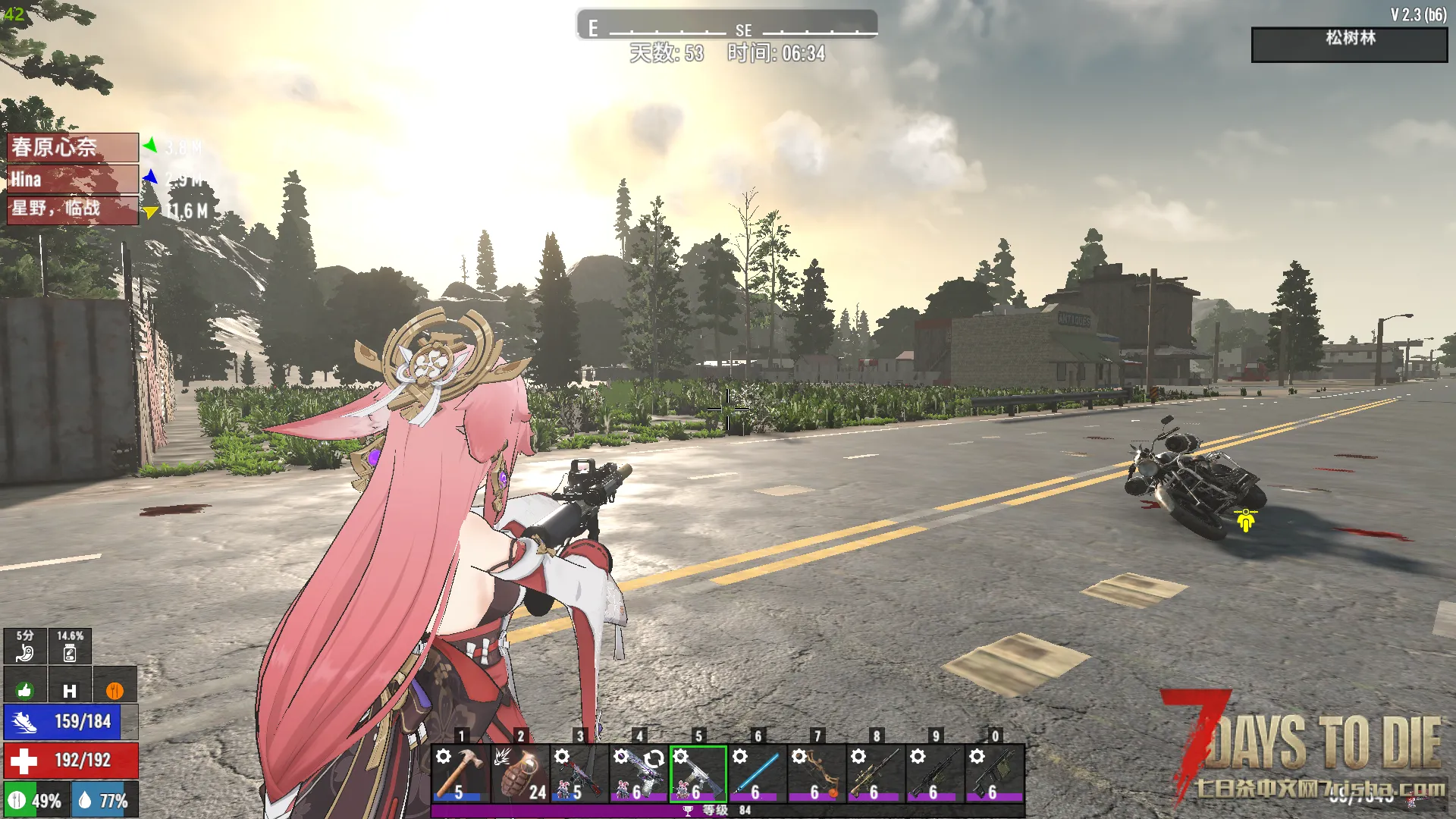Choose the compound bow hotbar slot
1456x819 pixels.
pyautogui.click(x=816, y=773)
